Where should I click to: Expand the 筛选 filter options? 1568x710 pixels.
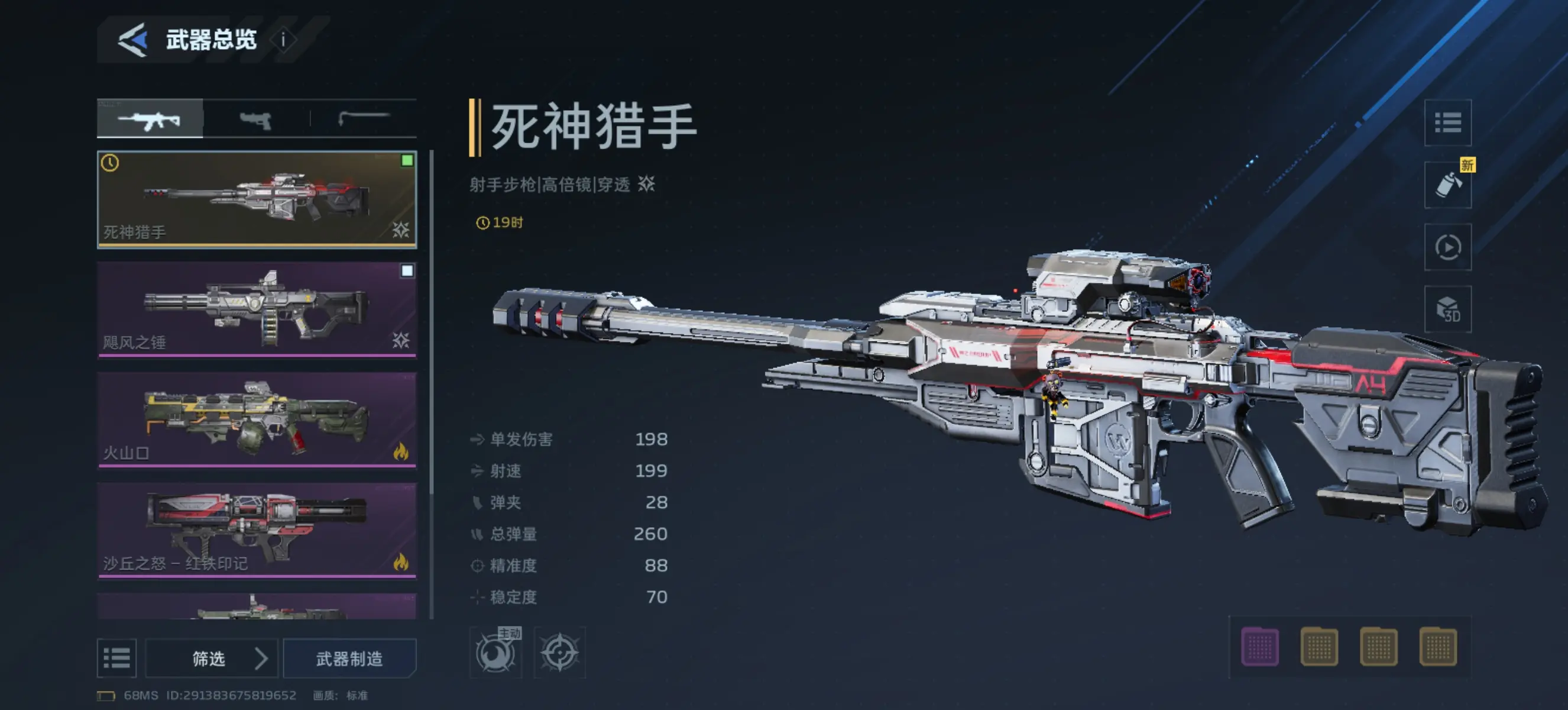pos(211,659)
